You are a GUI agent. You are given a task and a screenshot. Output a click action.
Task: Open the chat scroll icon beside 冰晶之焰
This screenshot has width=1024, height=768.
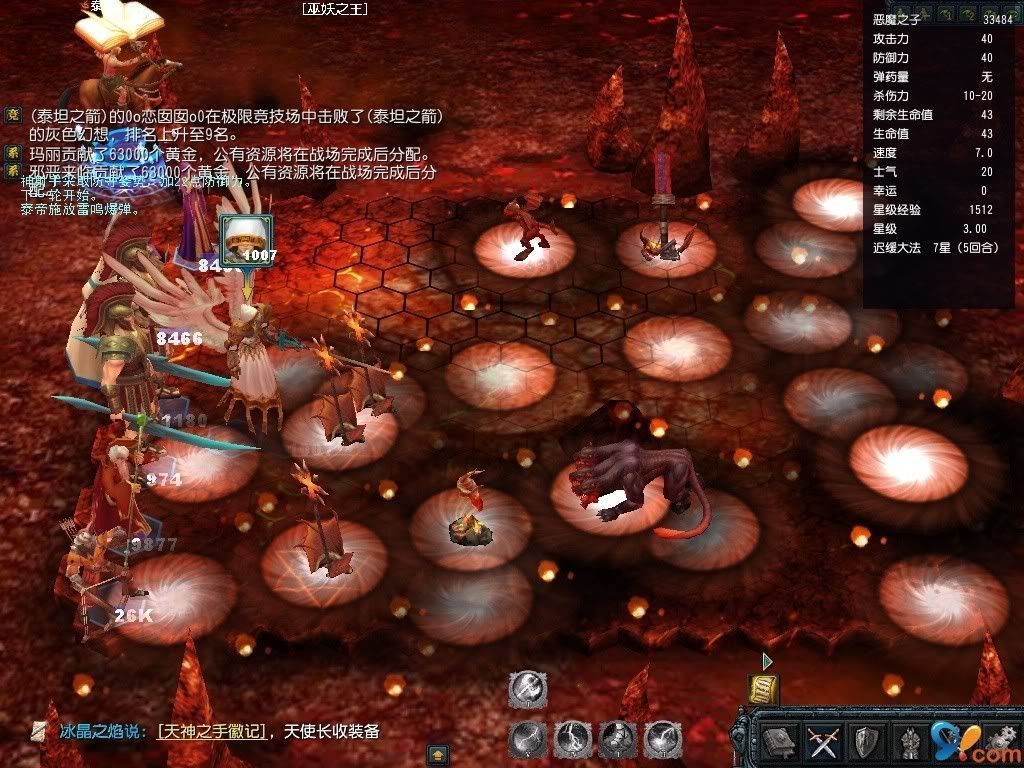coord(39,732)
